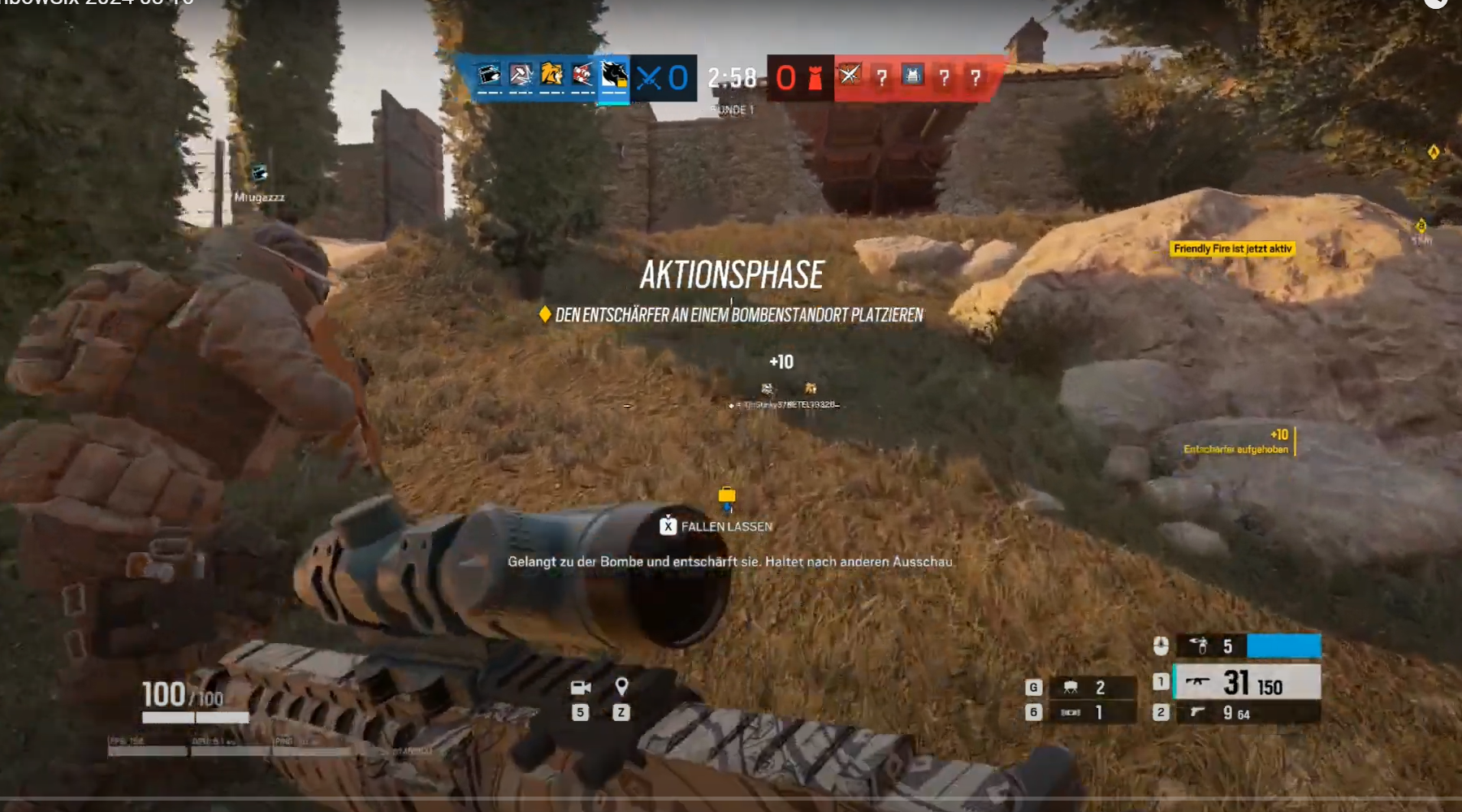Screen dimensions: 1462x812
Task: Expand the rightmost unknown enemy operator slot
Action: pos(975,77)
